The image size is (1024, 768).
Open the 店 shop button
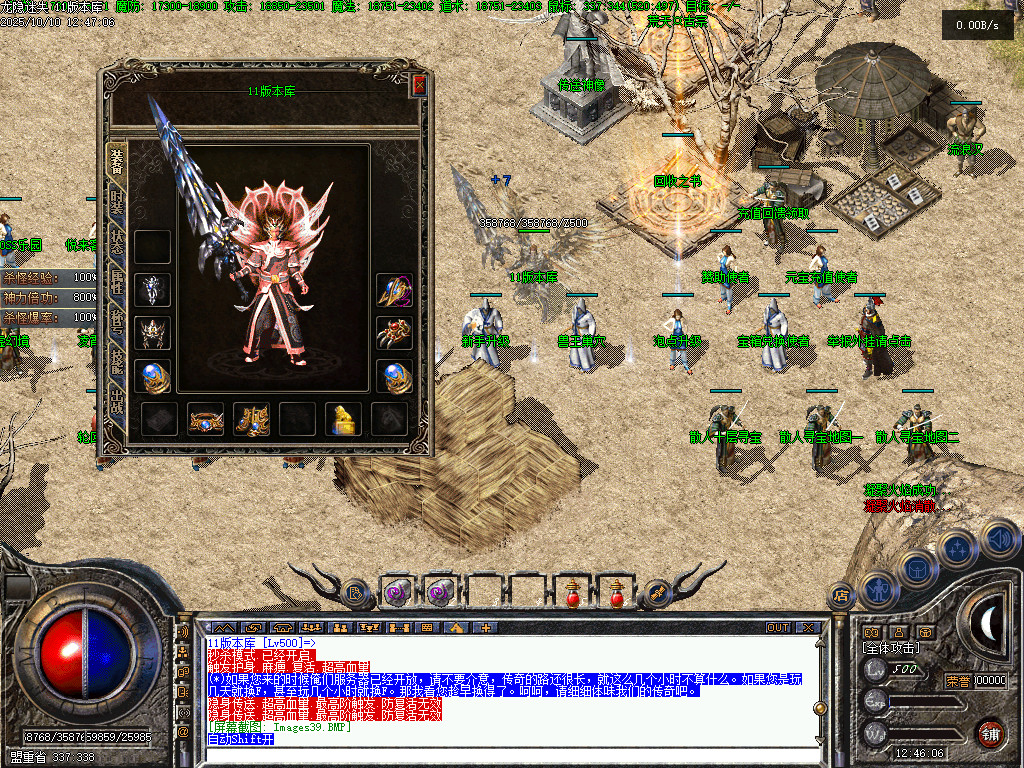pyautogui.click(x=841, y=595)
